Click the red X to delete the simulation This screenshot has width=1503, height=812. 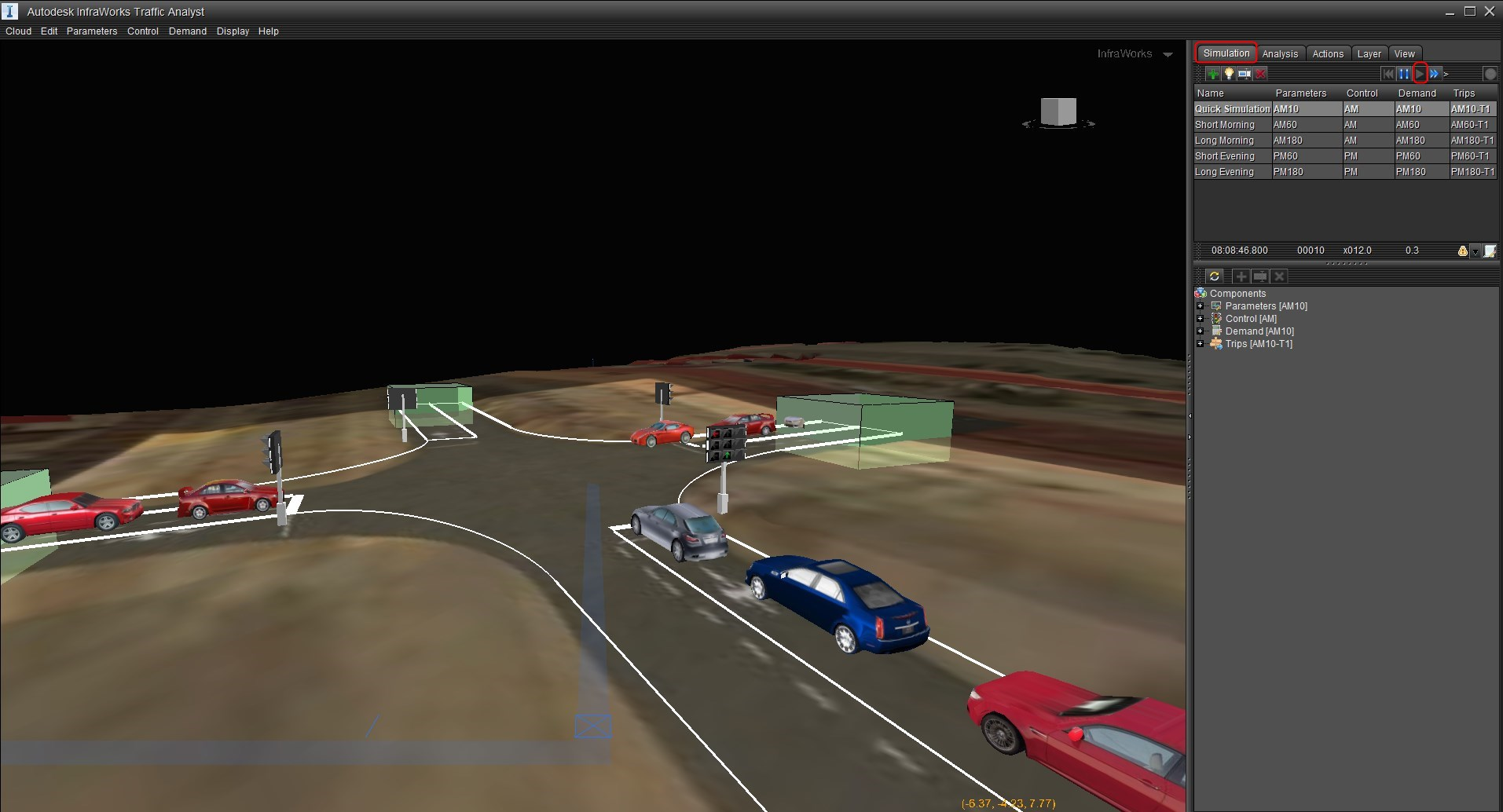click(x=1260, y=74)
